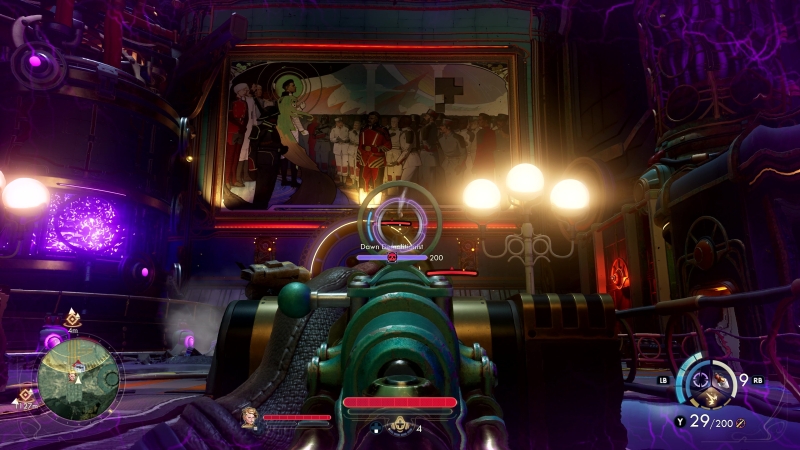
Task: Select the companion portrait beside the health bar
Action: click(247, 417)
